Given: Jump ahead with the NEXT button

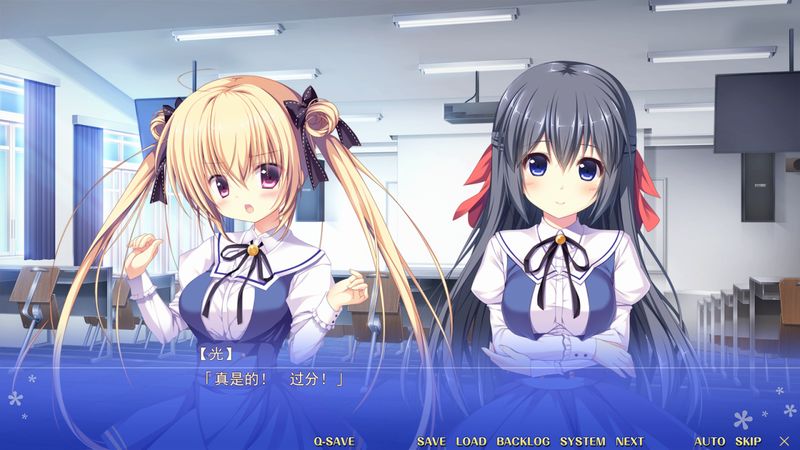Looking at the screenshot, I should pyautogui.click(x=630, y=441).
